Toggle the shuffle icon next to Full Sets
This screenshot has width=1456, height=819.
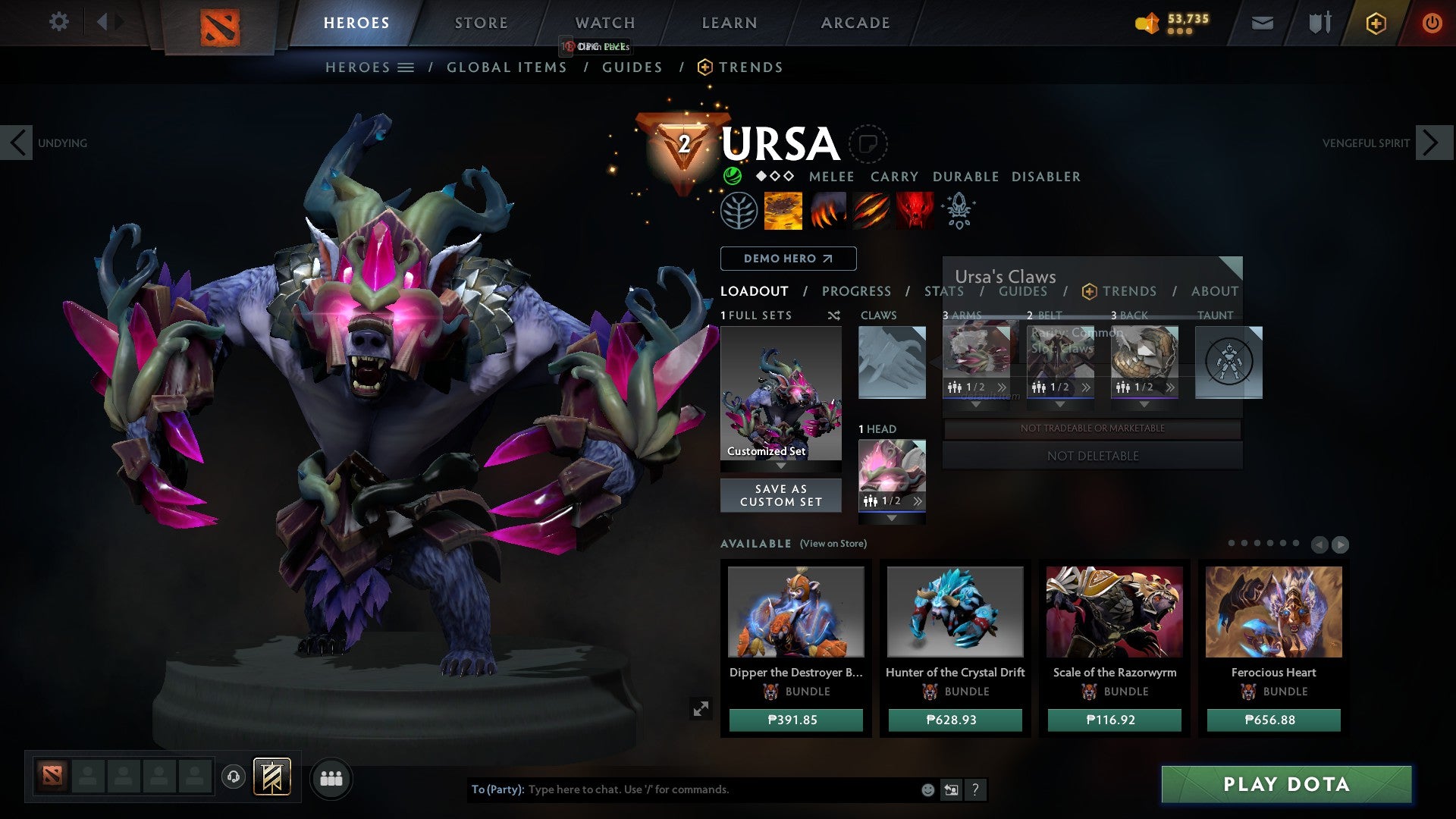coord(833,315)
